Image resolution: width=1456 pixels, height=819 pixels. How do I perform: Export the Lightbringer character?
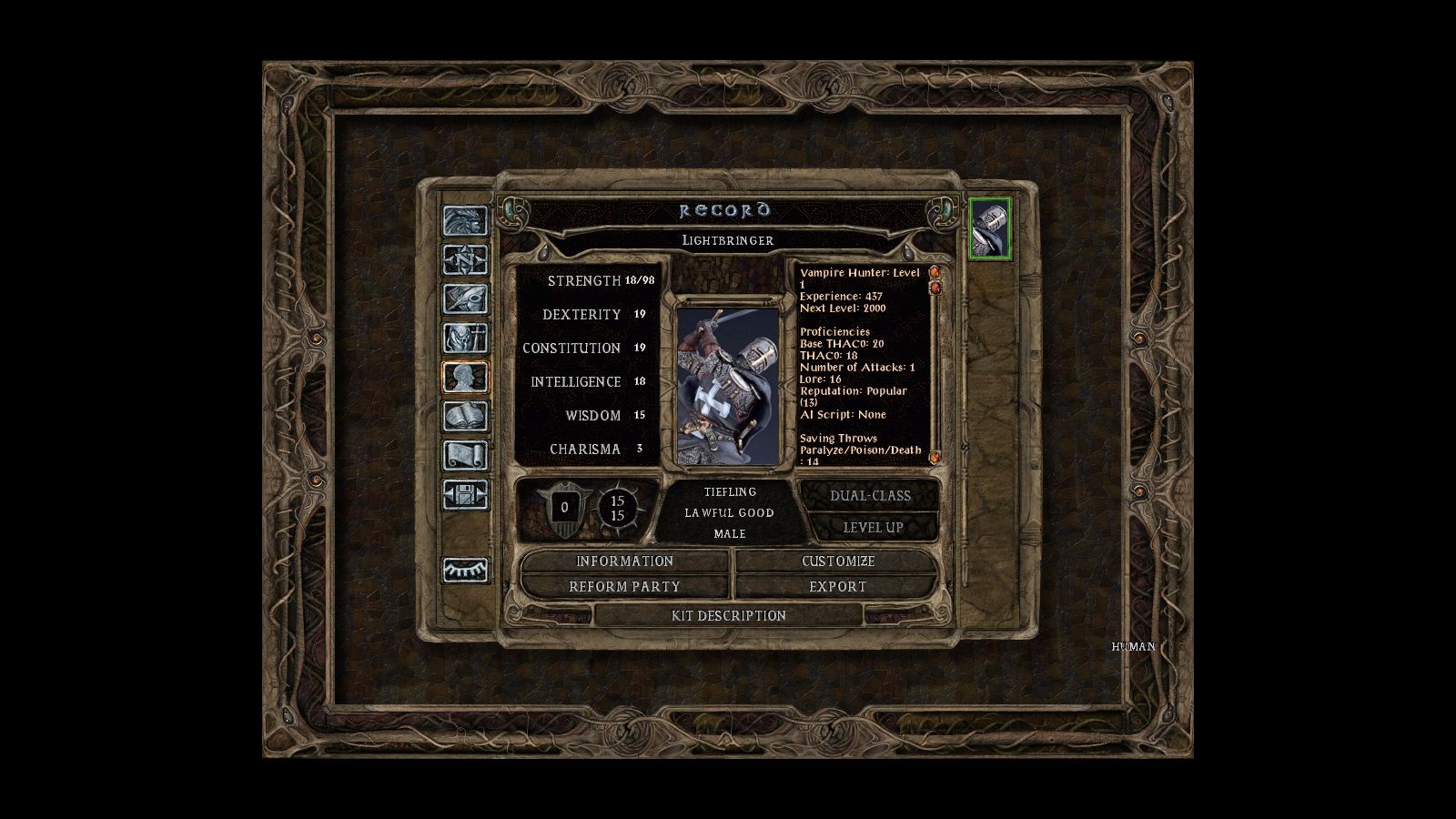click(x=837, y=587)
